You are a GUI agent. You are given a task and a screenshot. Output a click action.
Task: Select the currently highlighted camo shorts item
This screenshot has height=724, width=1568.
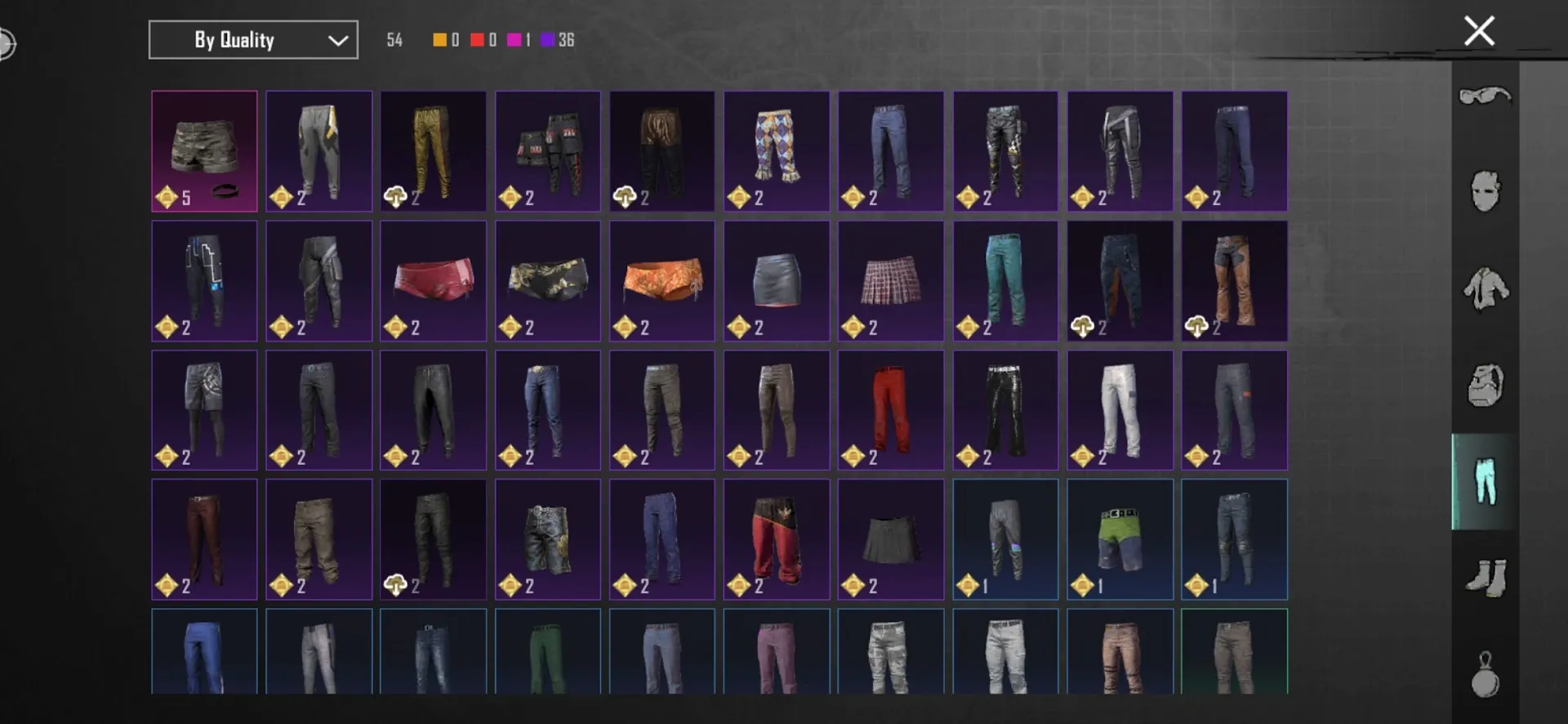[204, 151]
